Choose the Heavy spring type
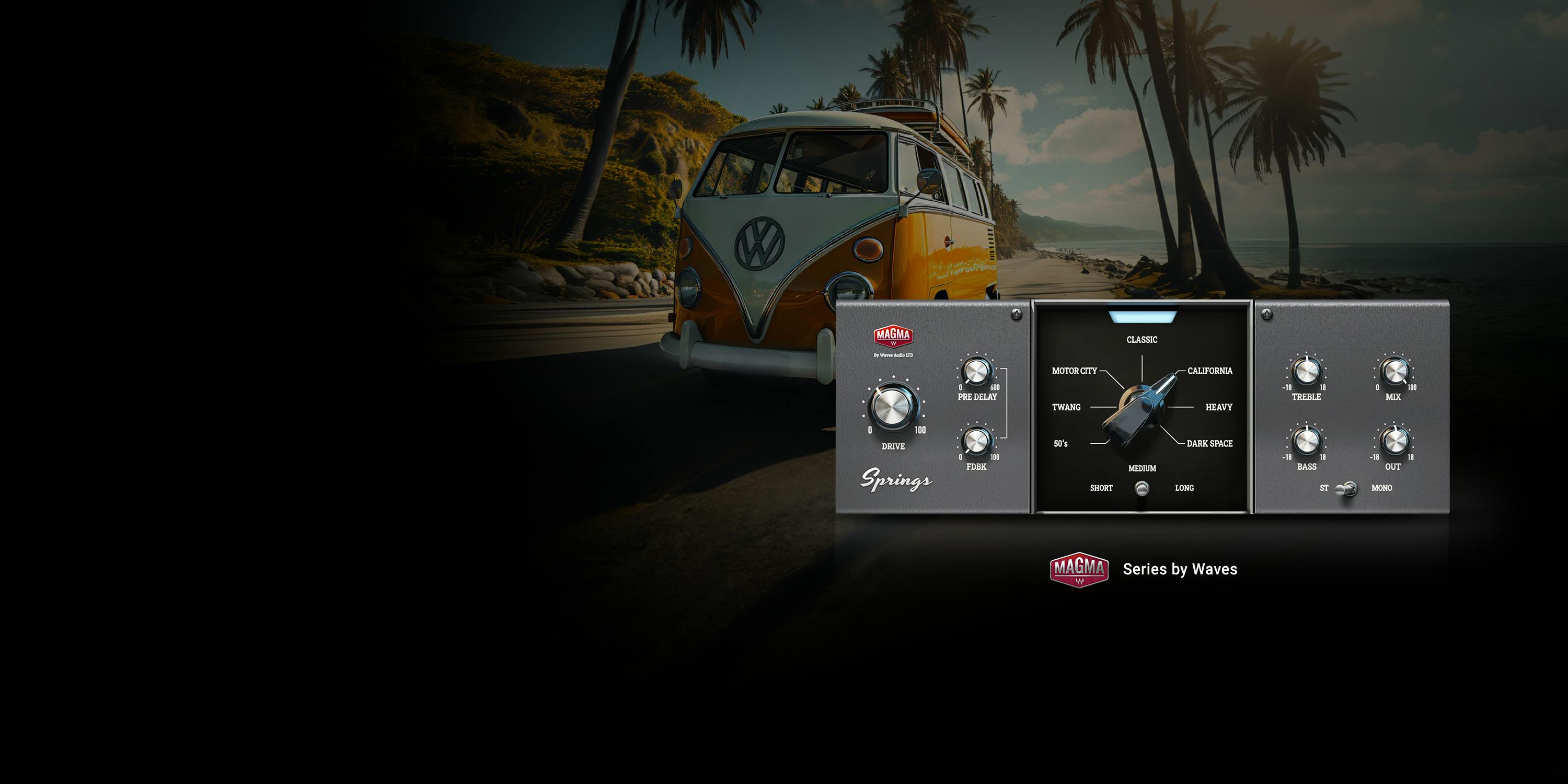 [x=1219, y=407]
